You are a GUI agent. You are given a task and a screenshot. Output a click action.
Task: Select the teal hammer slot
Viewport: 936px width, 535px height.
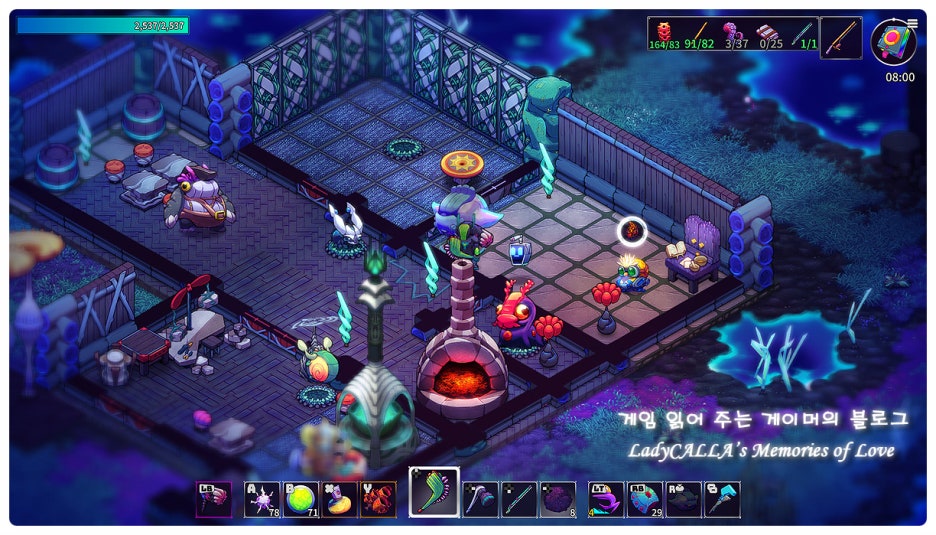pyautogui.click(x=723, y=498)
